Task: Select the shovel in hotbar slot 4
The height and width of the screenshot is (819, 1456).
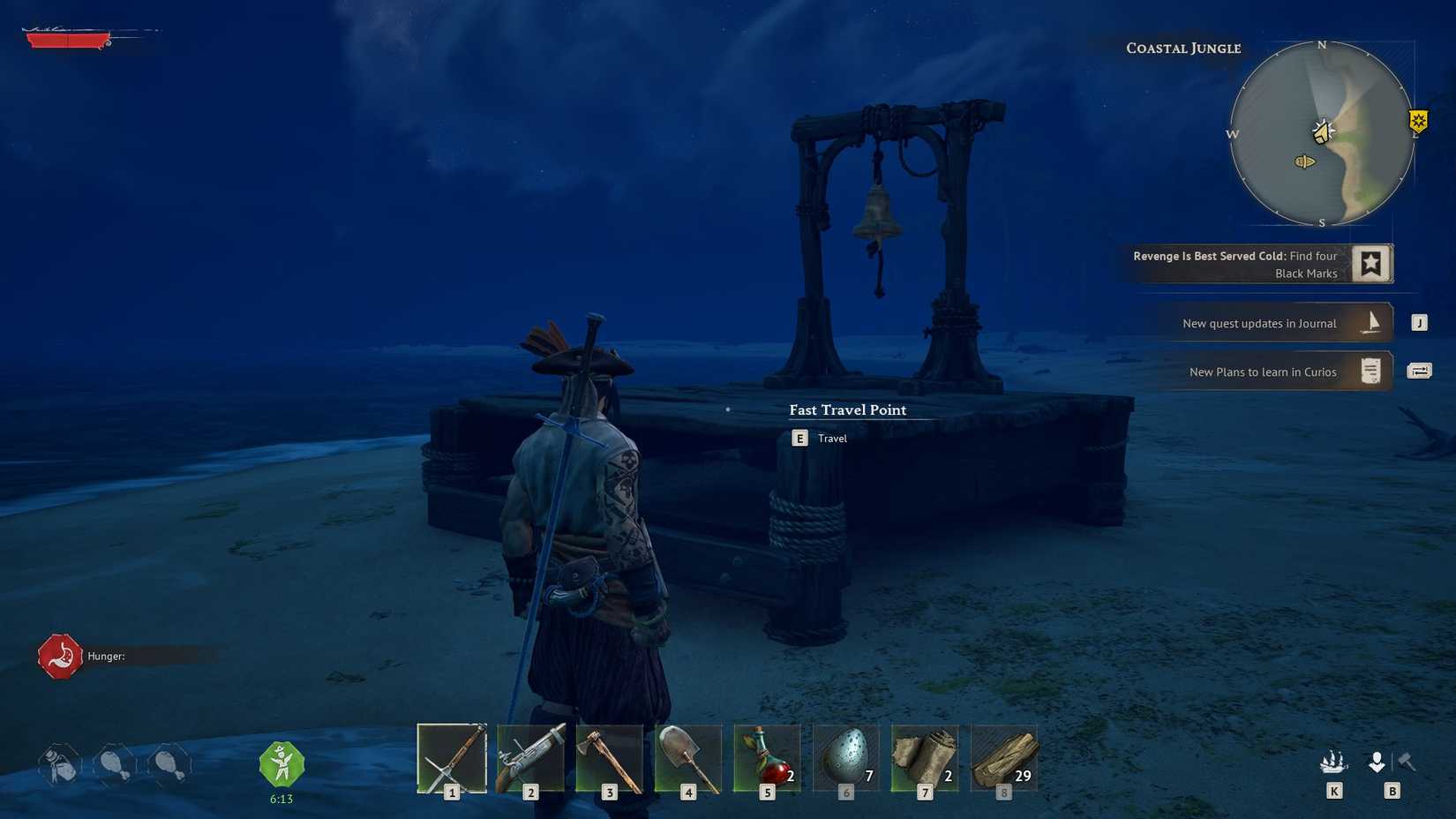Action: coord(687,757)
